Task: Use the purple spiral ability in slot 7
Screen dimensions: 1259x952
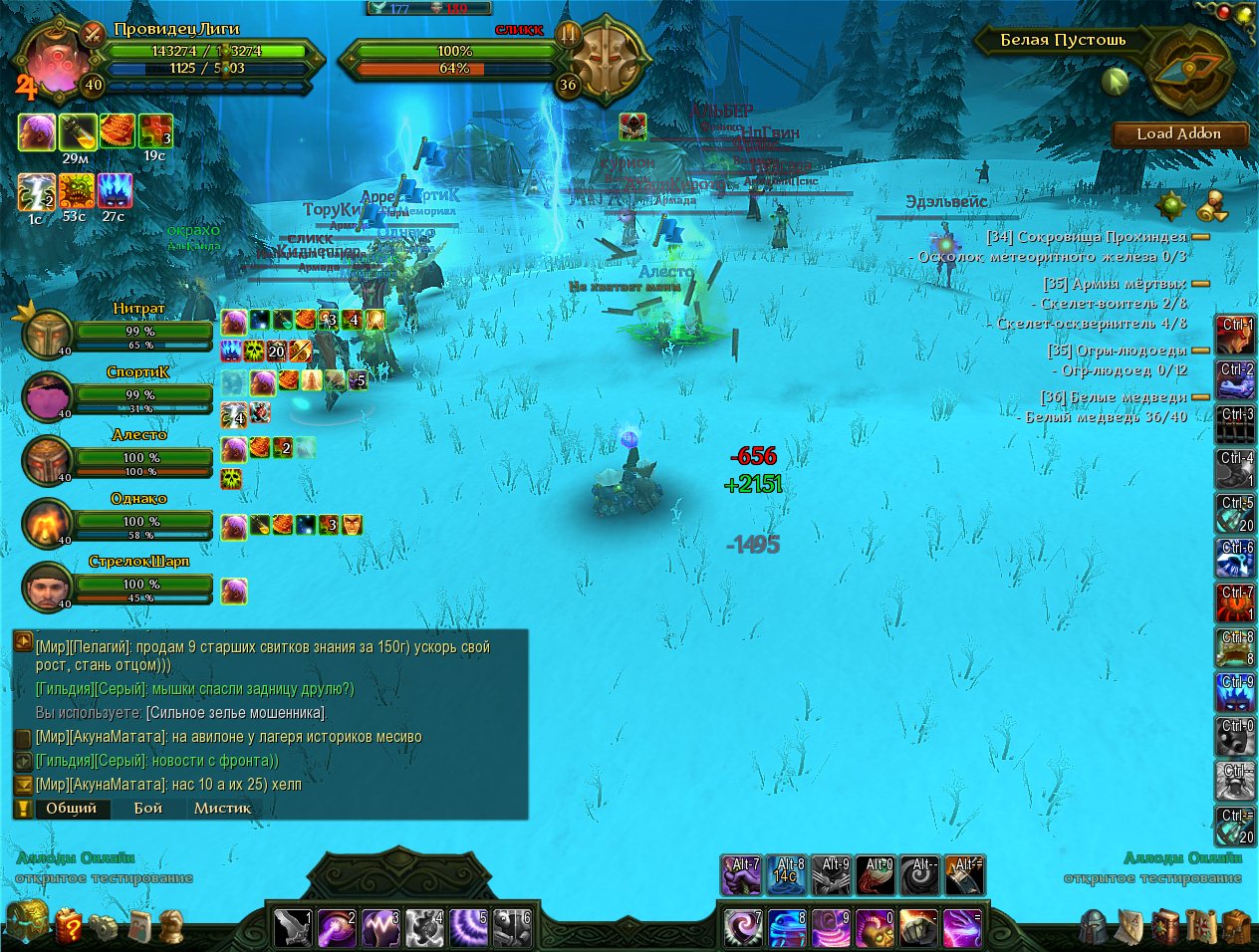Action: click(x=742, y=927)
